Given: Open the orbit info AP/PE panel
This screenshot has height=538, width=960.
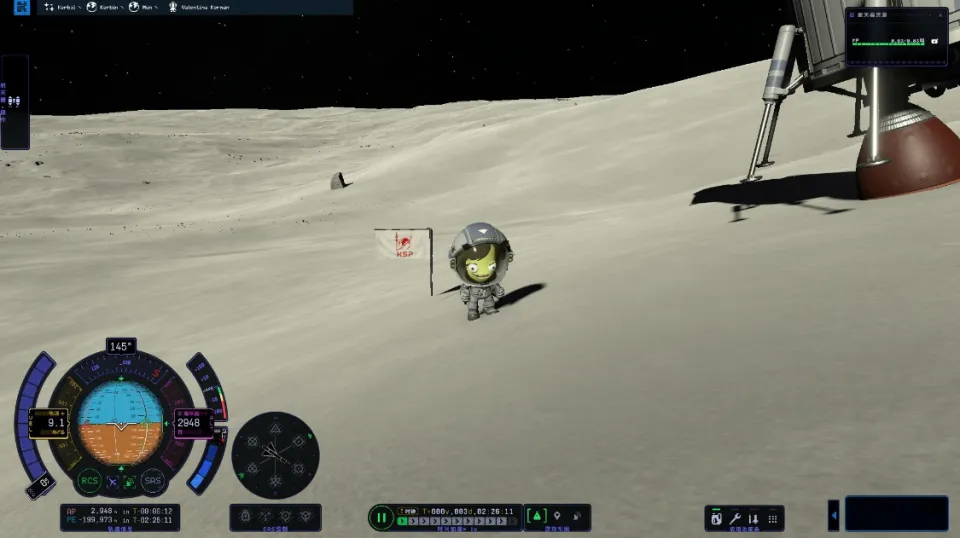Looking at the screenshot, I should tap(120, 516).
